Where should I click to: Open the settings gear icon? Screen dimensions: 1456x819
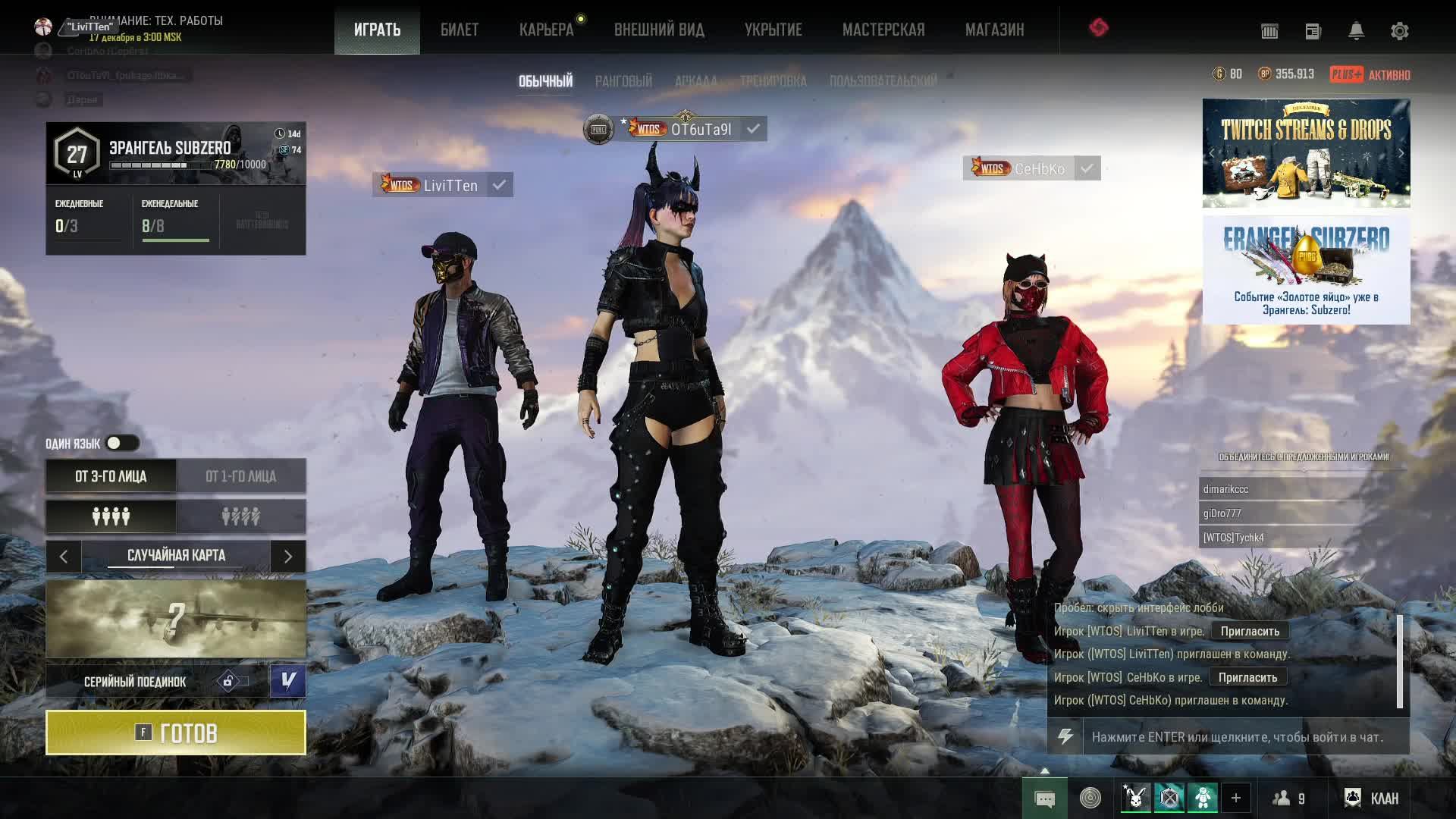pyautogui.click(x=1399, y=31)
